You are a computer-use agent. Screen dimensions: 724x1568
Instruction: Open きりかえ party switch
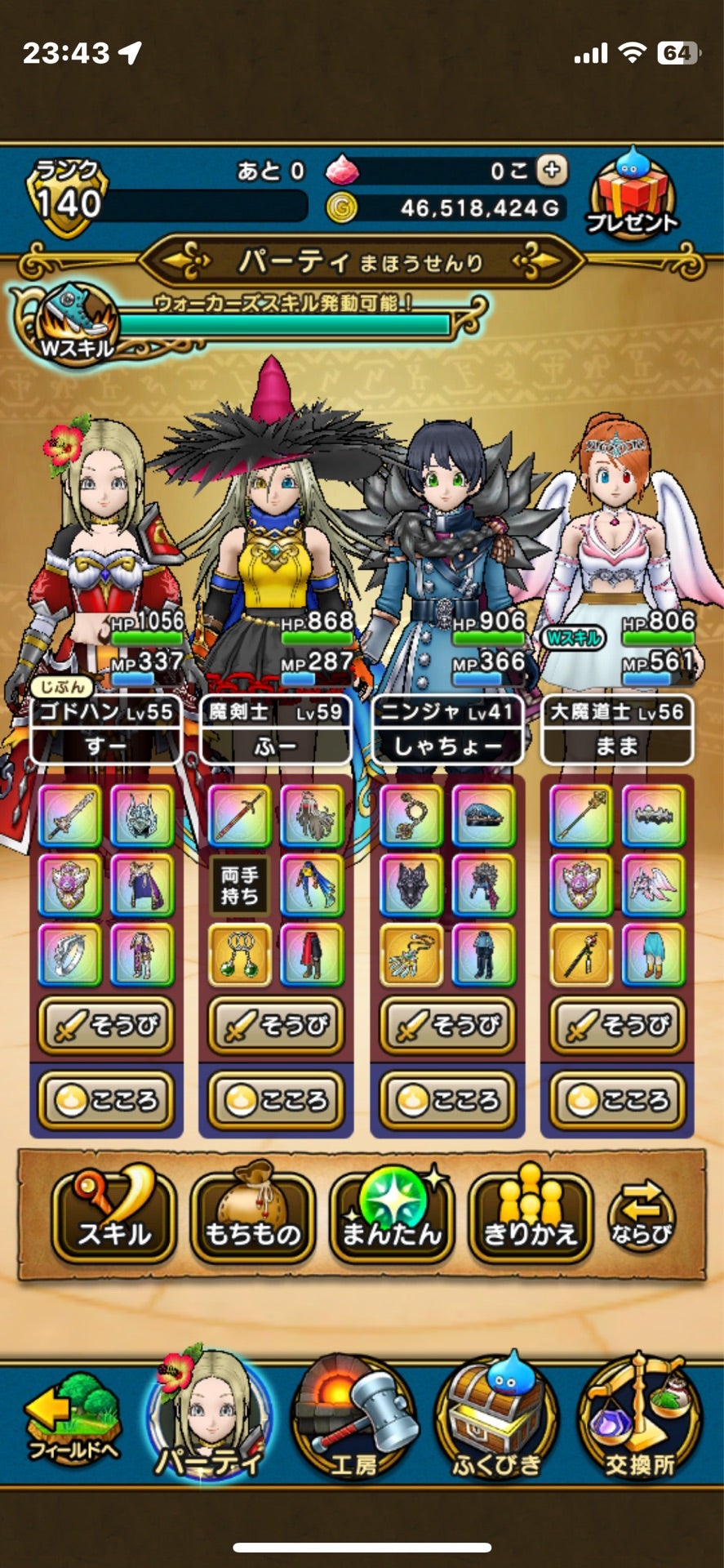[x=531, y=1218]
